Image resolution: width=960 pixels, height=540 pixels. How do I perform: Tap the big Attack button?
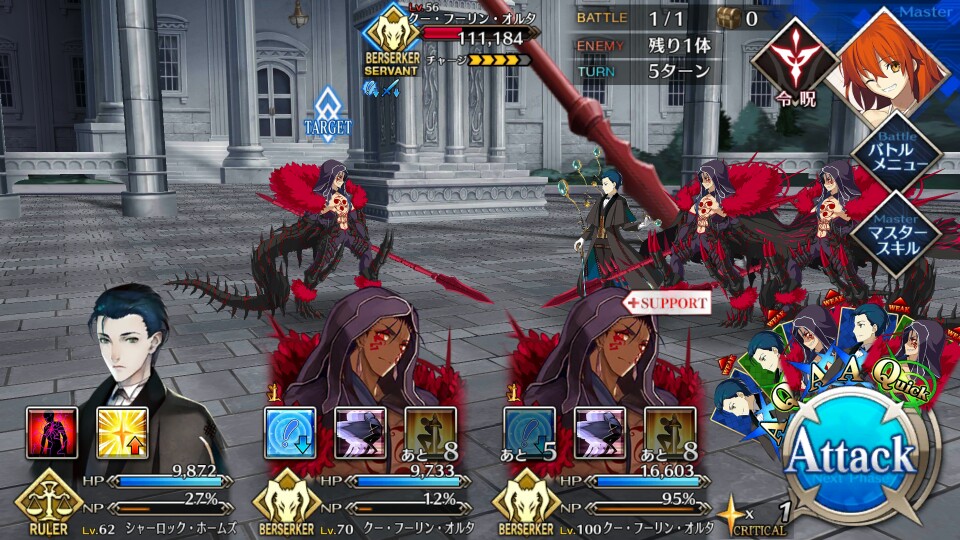(x=851, y=458)
